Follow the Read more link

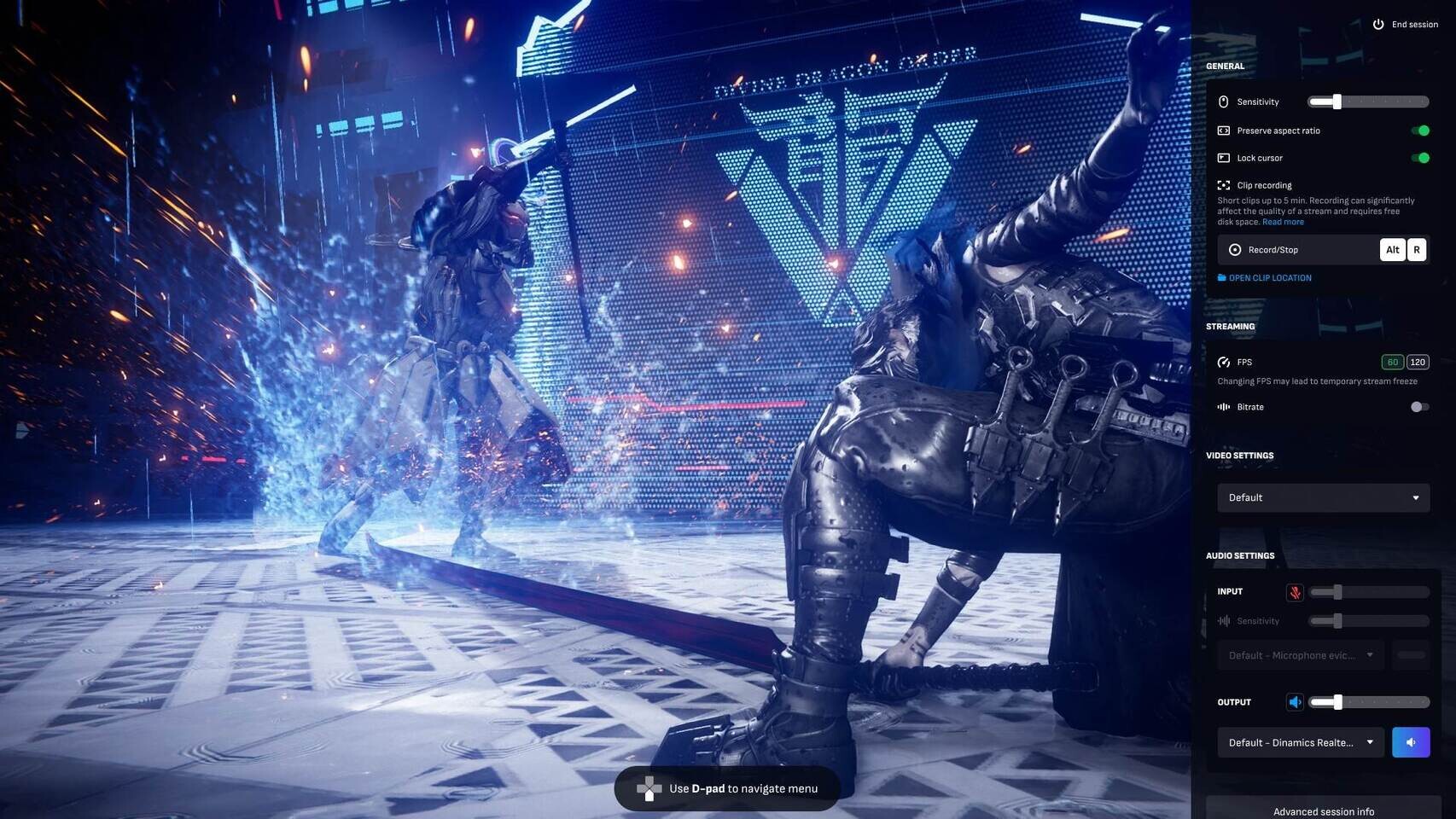(1283, 222)
